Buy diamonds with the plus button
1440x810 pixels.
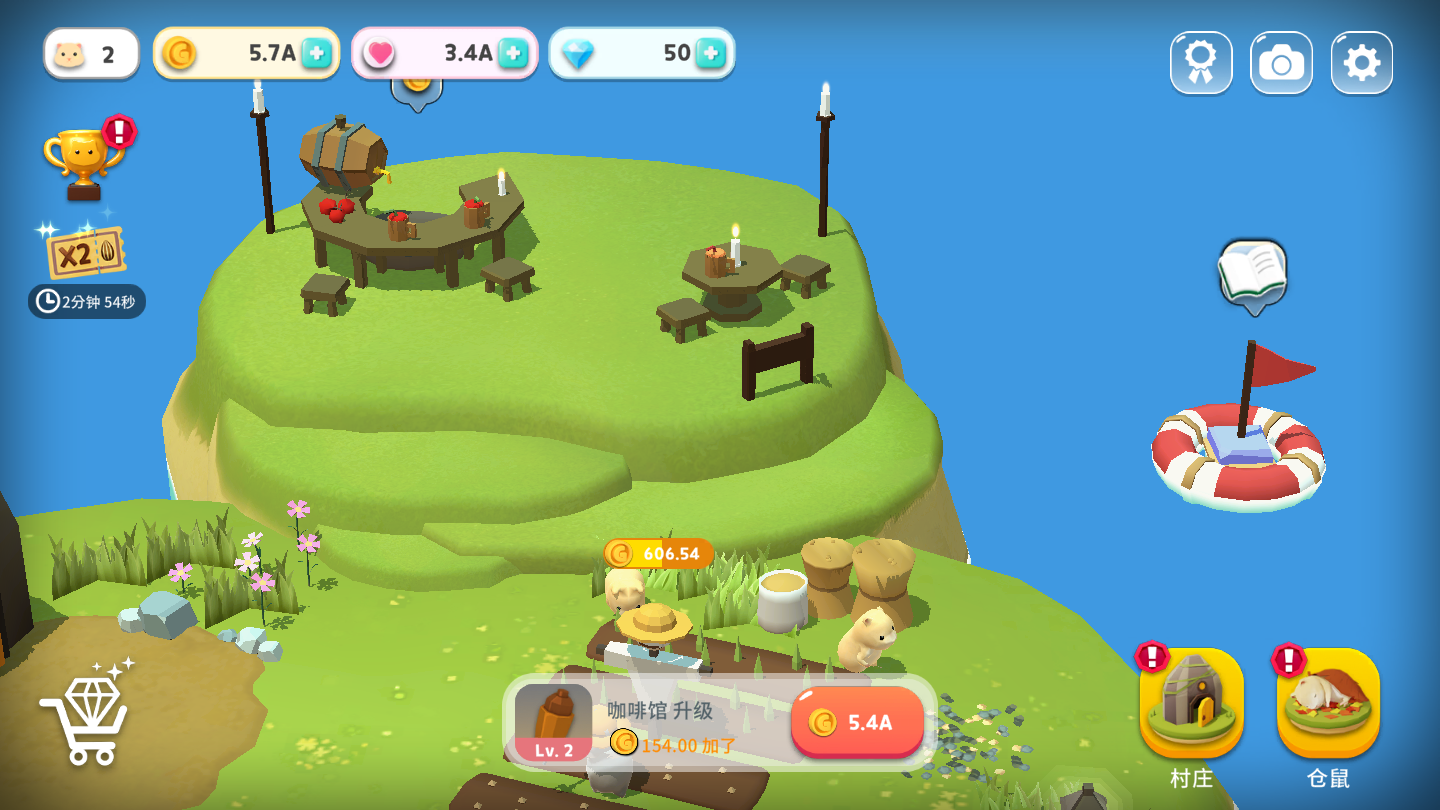pos(710,54)
